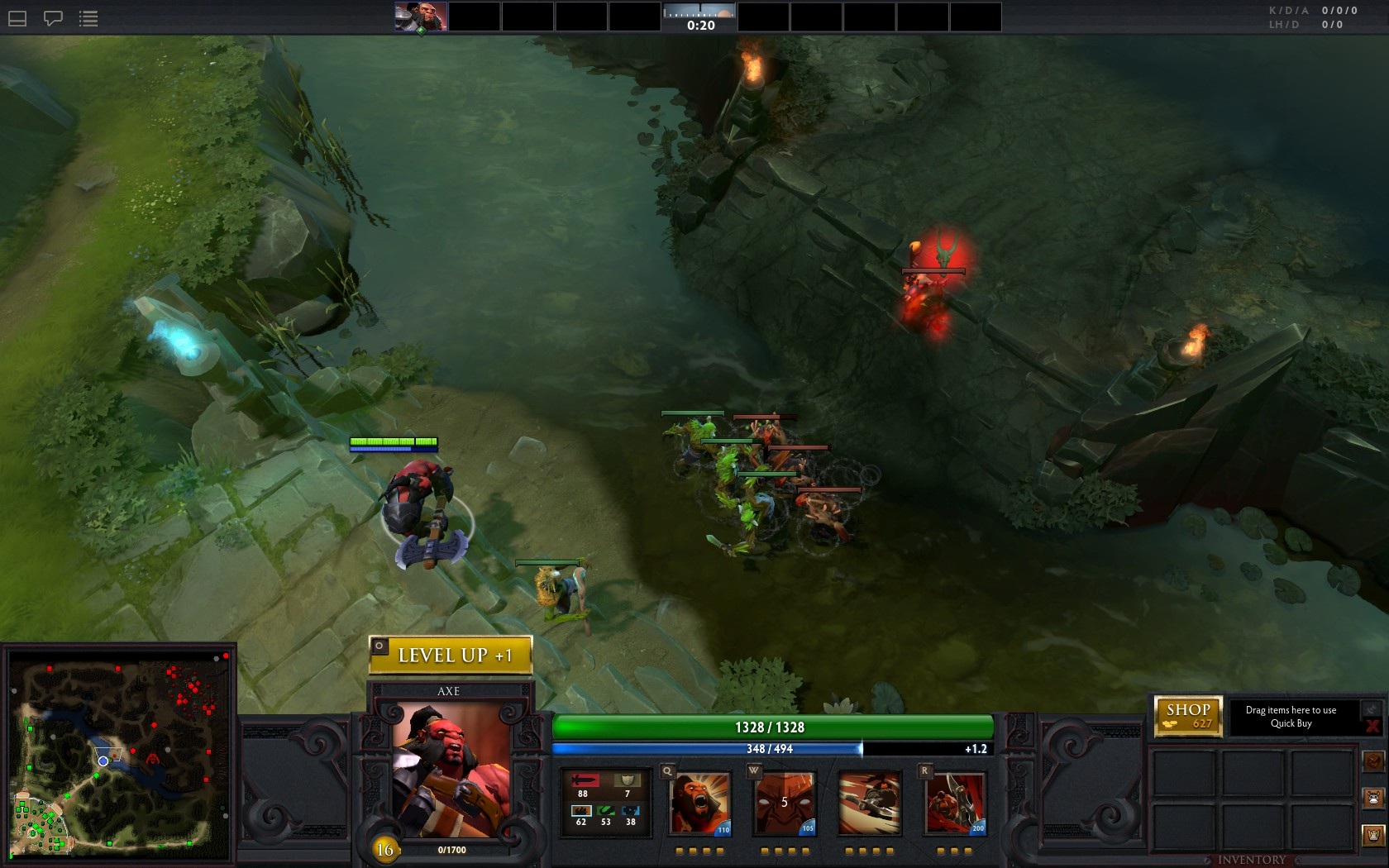Select Axe's large hero portrait
The image size is (1389, 868).
[x=451, y=770]
